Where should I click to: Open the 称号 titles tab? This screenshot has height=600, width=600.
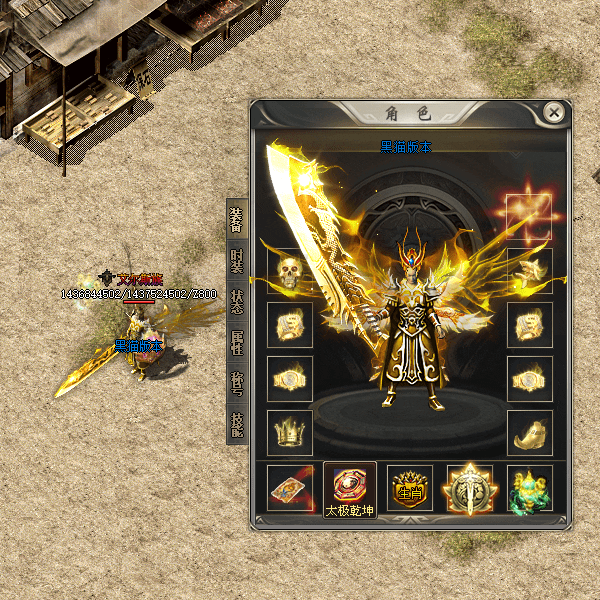click(x=237, y=384)
